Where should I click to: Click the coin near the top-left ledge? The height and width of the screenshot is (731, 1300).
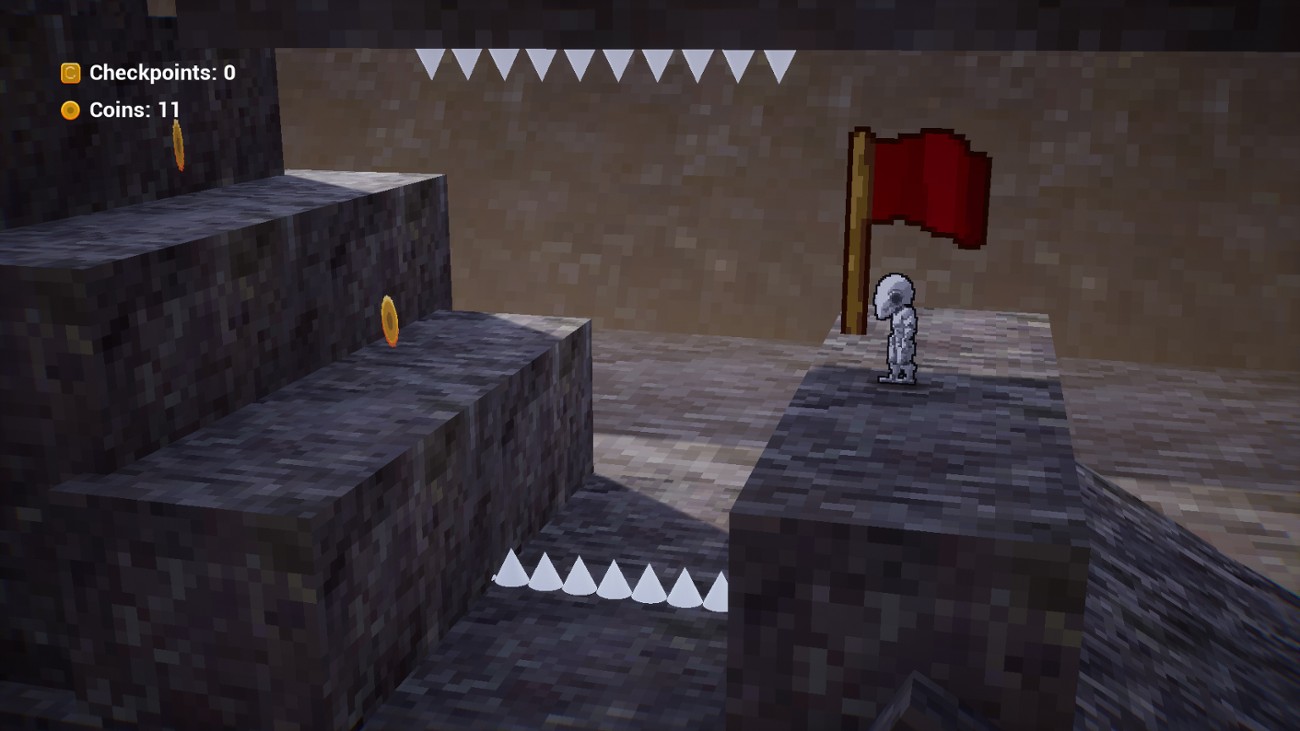tap(178, 142)
